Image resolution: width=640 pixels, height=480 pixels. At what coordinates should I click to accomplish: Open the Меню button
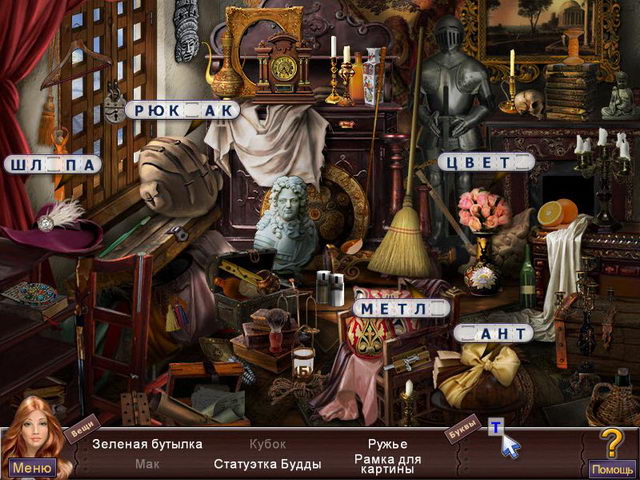click(x=32, y=467)
